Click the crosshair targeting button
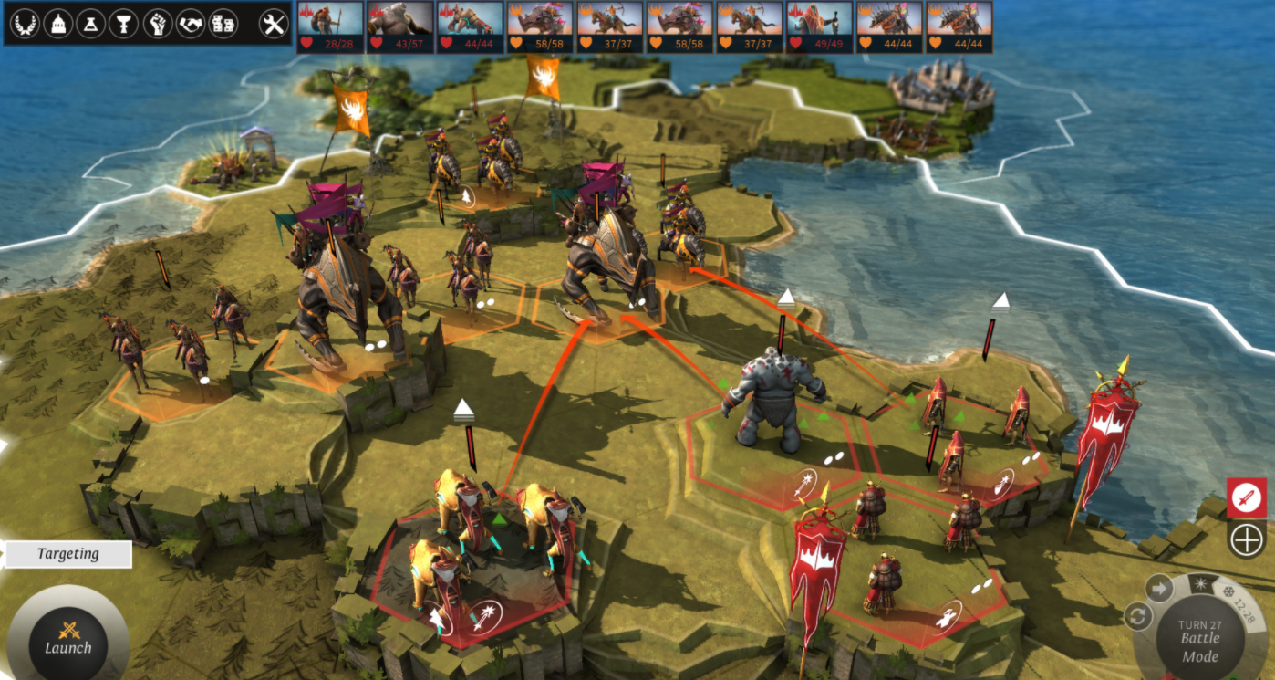1275x680 pixels. (x=1246, y=541)
